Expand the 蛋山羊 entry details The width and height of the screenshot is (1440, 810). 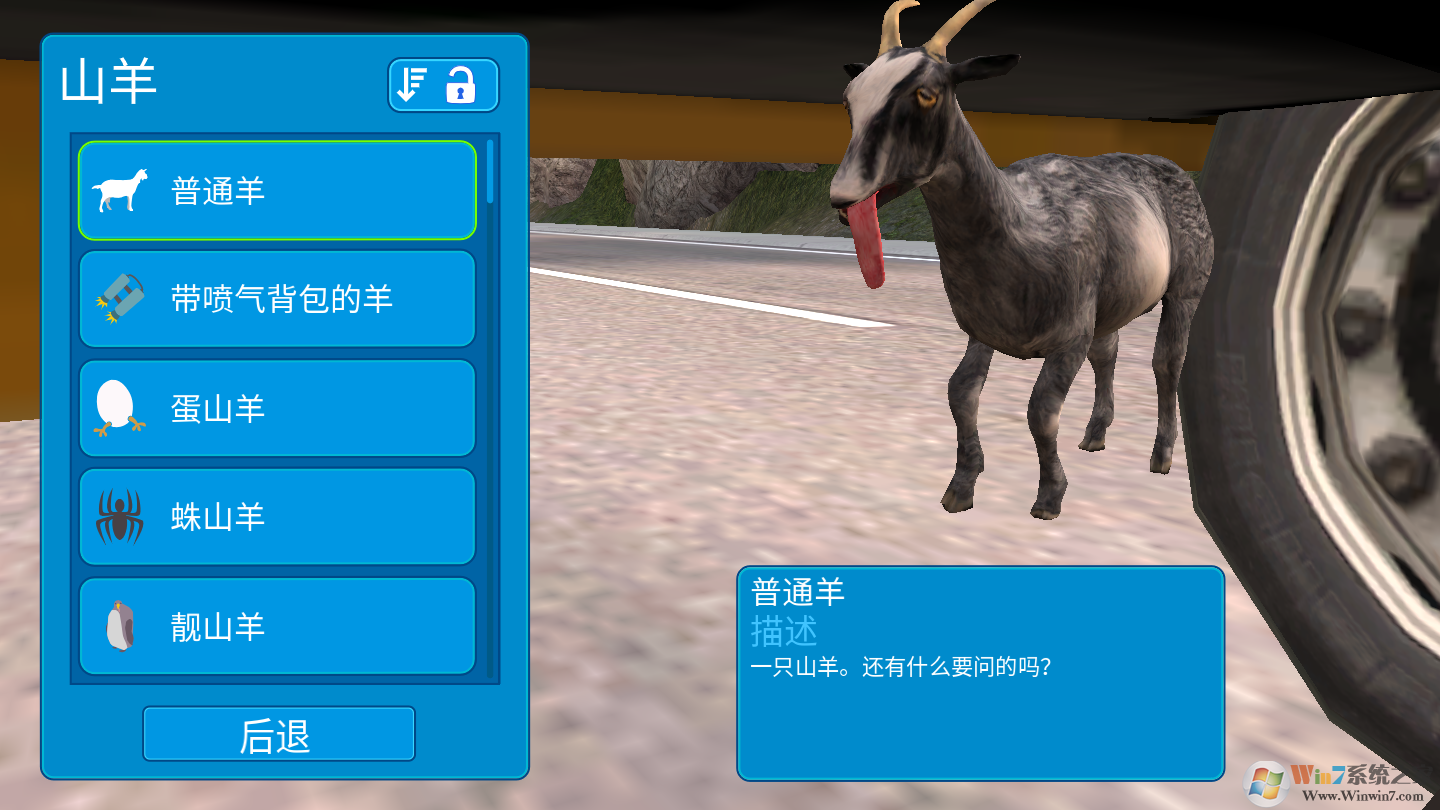click(x=277, y=408)
